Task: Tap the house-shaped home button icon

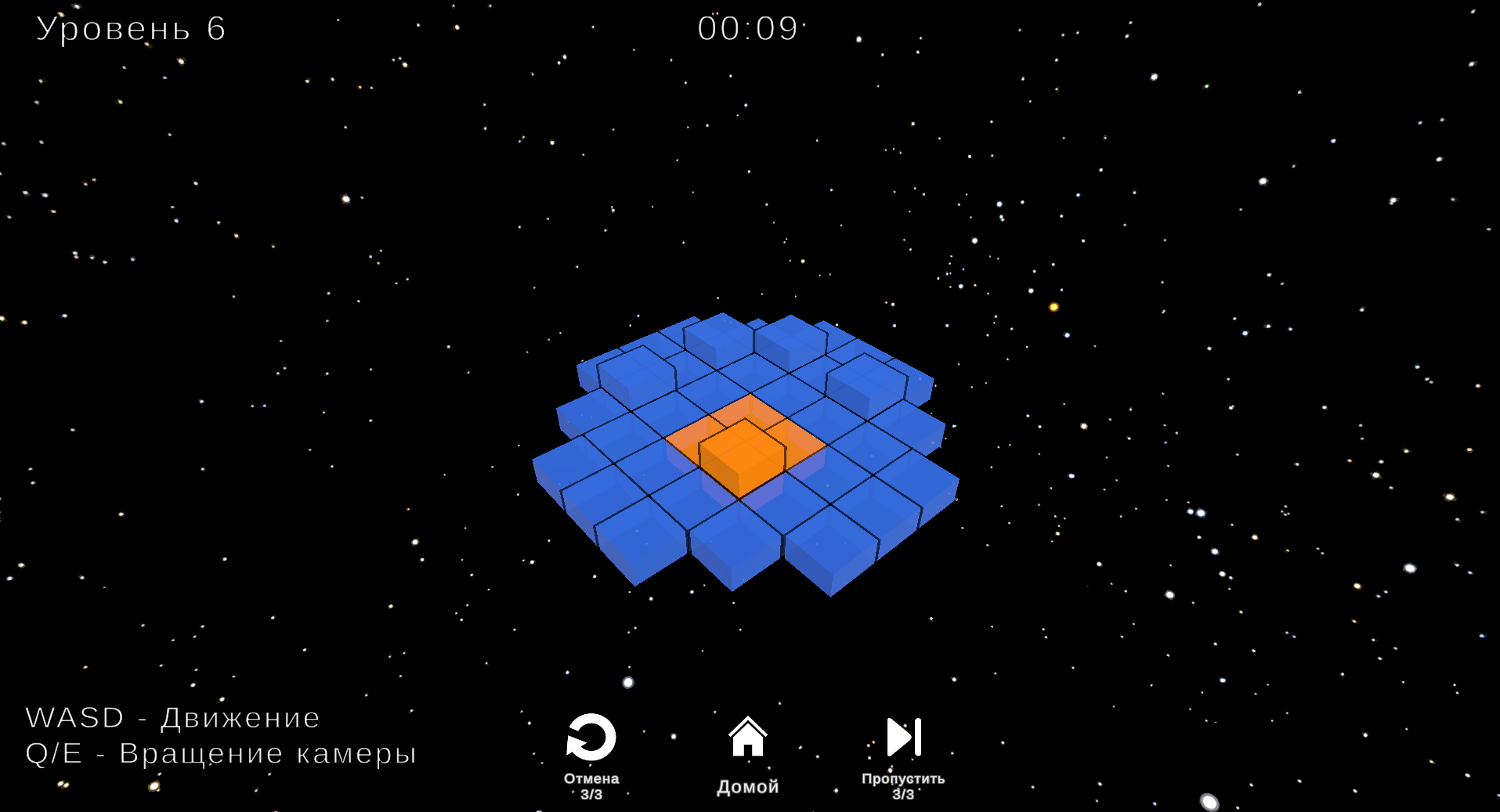Action: pyautogui.click(x=748, y=737)
